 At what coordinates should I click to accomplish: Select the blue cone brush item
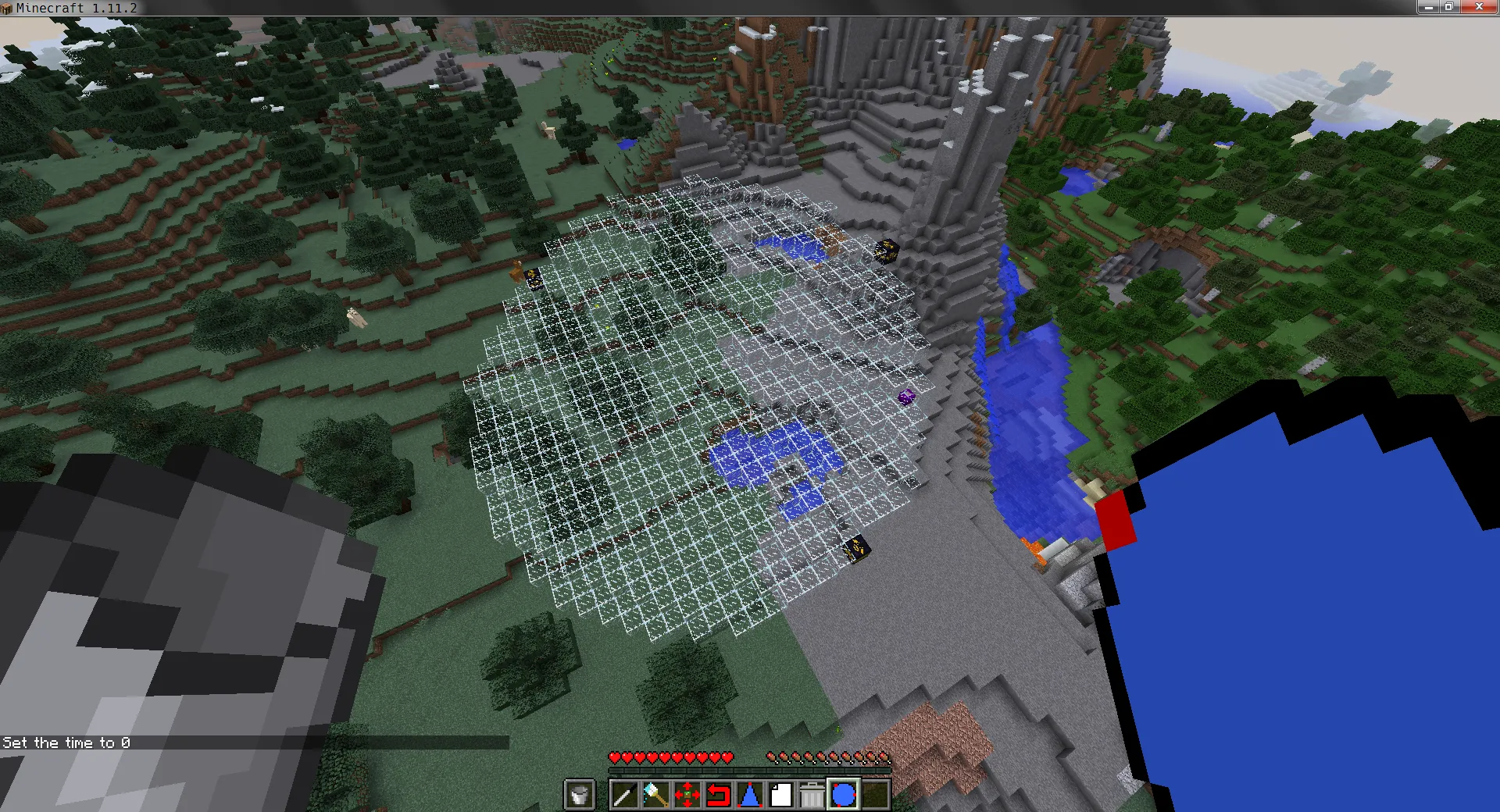(751, 794)
